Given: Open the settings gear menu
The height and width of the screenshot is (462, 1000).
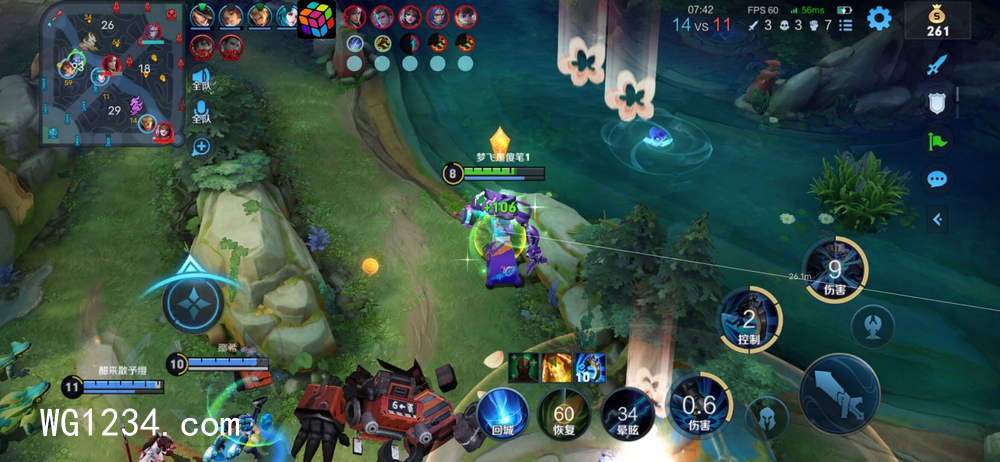Looking at the screenshot, I should point(879,18).
